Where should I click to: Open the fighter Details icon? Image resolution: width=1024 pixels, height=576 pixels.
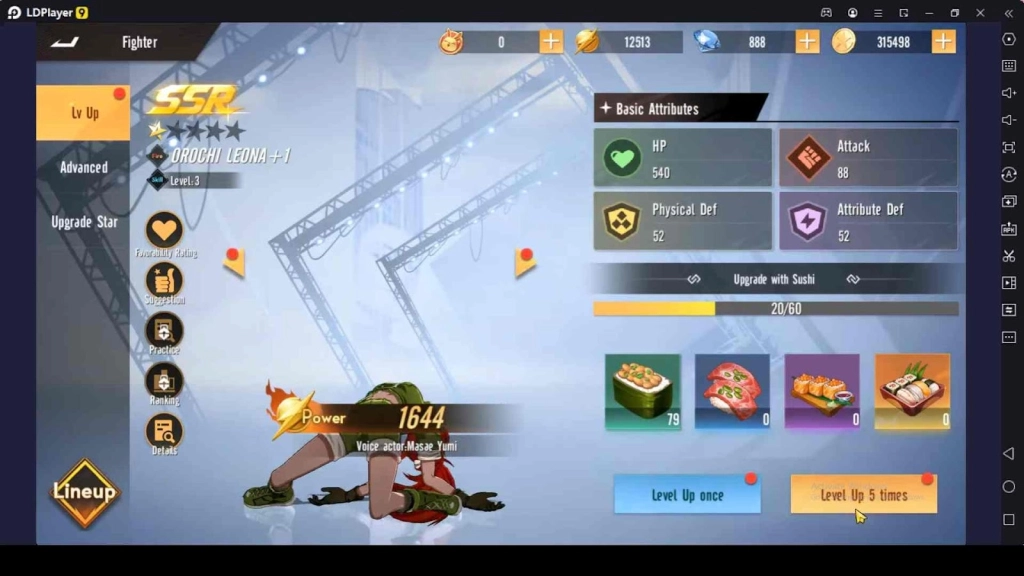click(164, 431)
